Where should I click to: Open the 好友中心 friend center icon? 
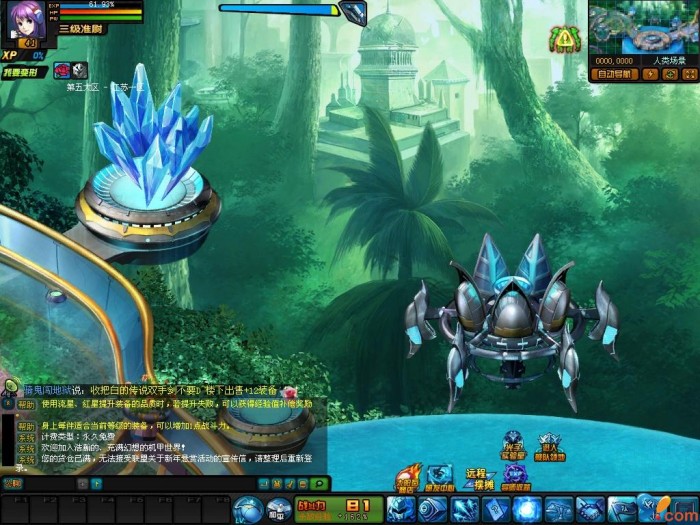click(x=440, y=478)
